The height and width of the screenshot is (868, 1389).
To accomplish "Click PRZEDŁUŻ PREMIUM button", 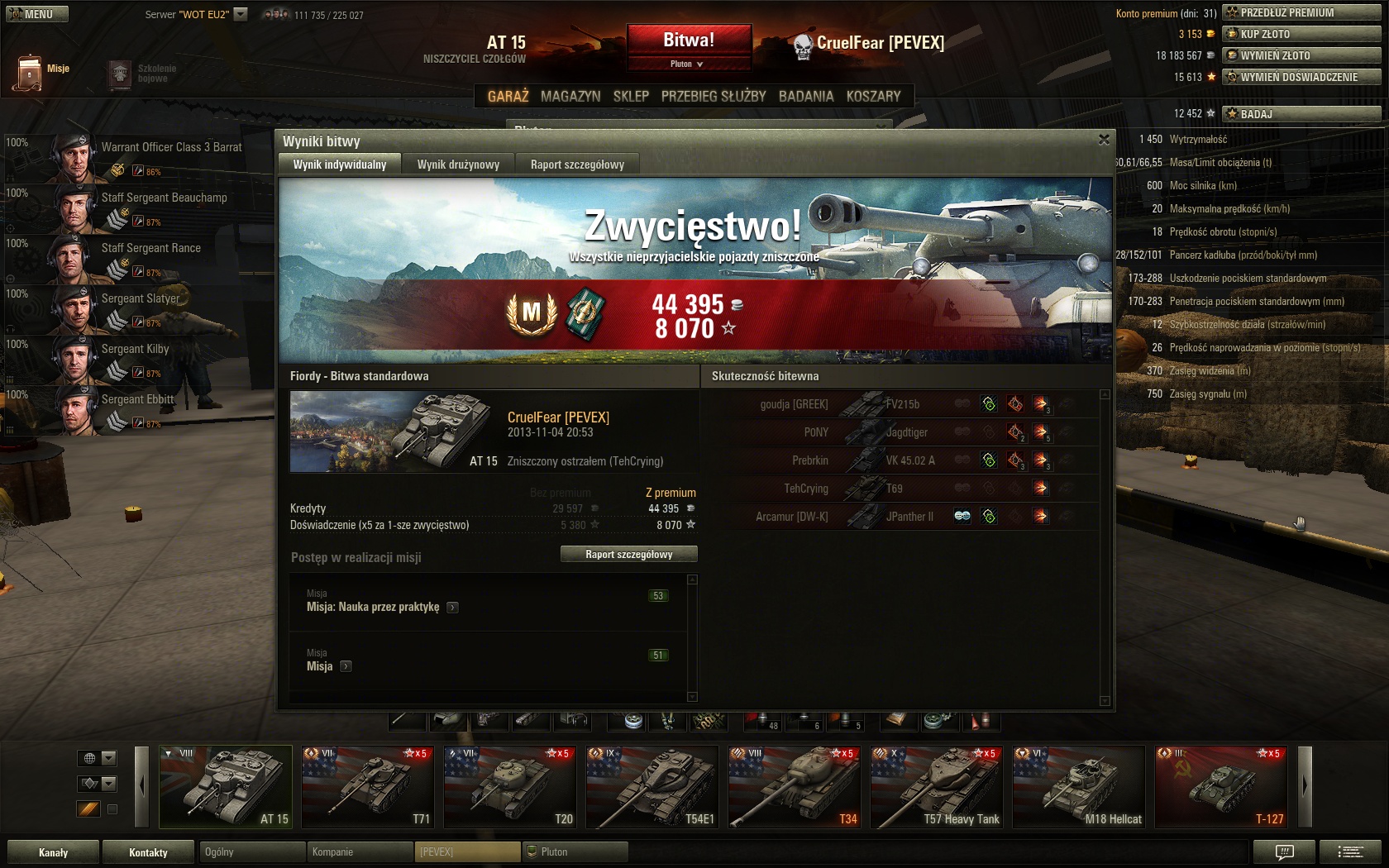I will click(x=1301, y=12).
